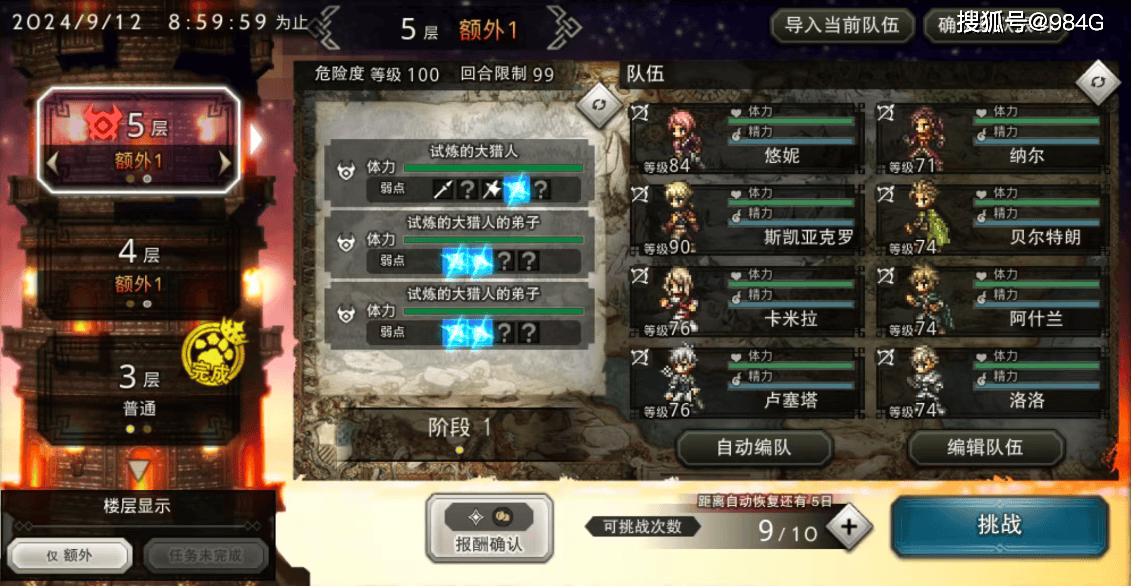Toggle the 任务未完成 floor filter
The image size is (1131, 586).
(x=205, y=555)
